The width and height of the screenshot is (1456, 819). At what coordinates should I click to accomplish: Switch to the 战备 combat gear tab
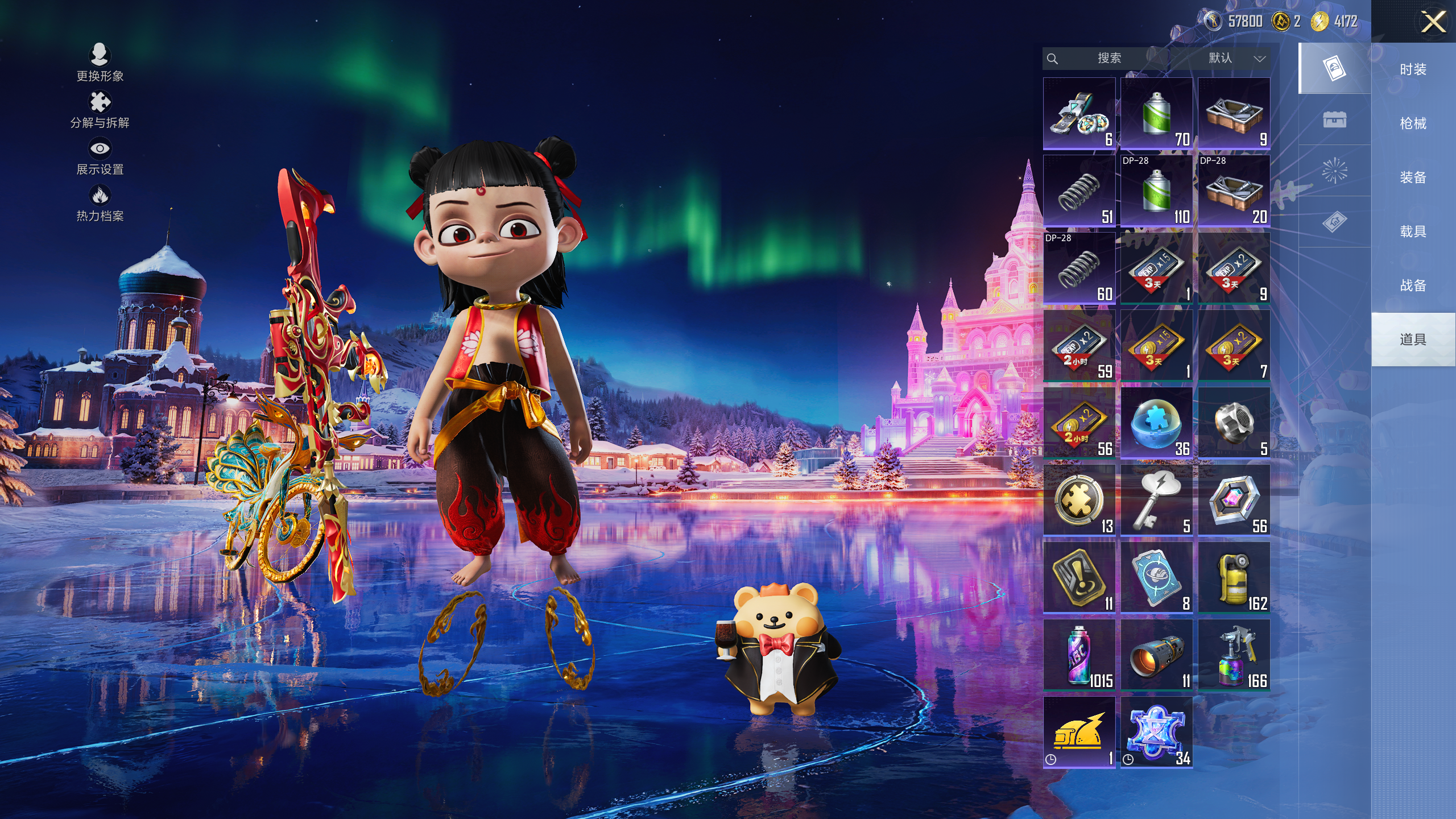point(1413,286)
